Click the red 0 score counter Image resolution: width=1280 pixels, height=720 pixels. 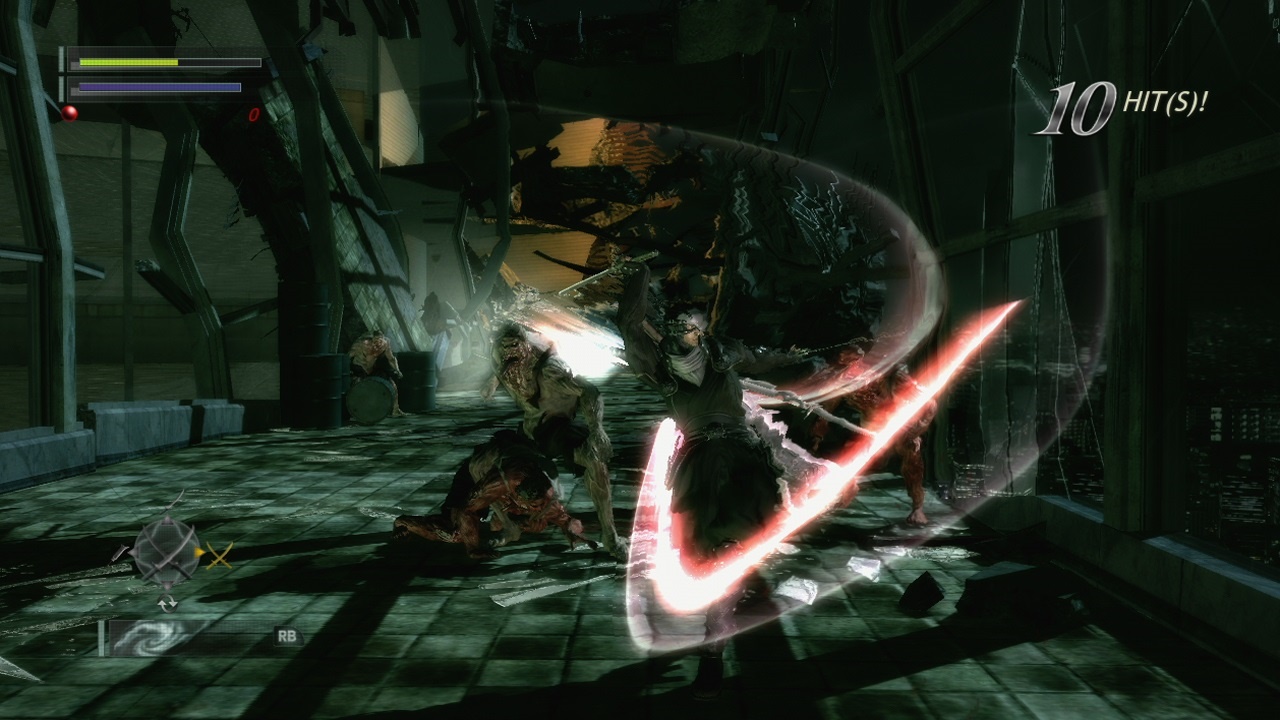[x=256, y=114]
